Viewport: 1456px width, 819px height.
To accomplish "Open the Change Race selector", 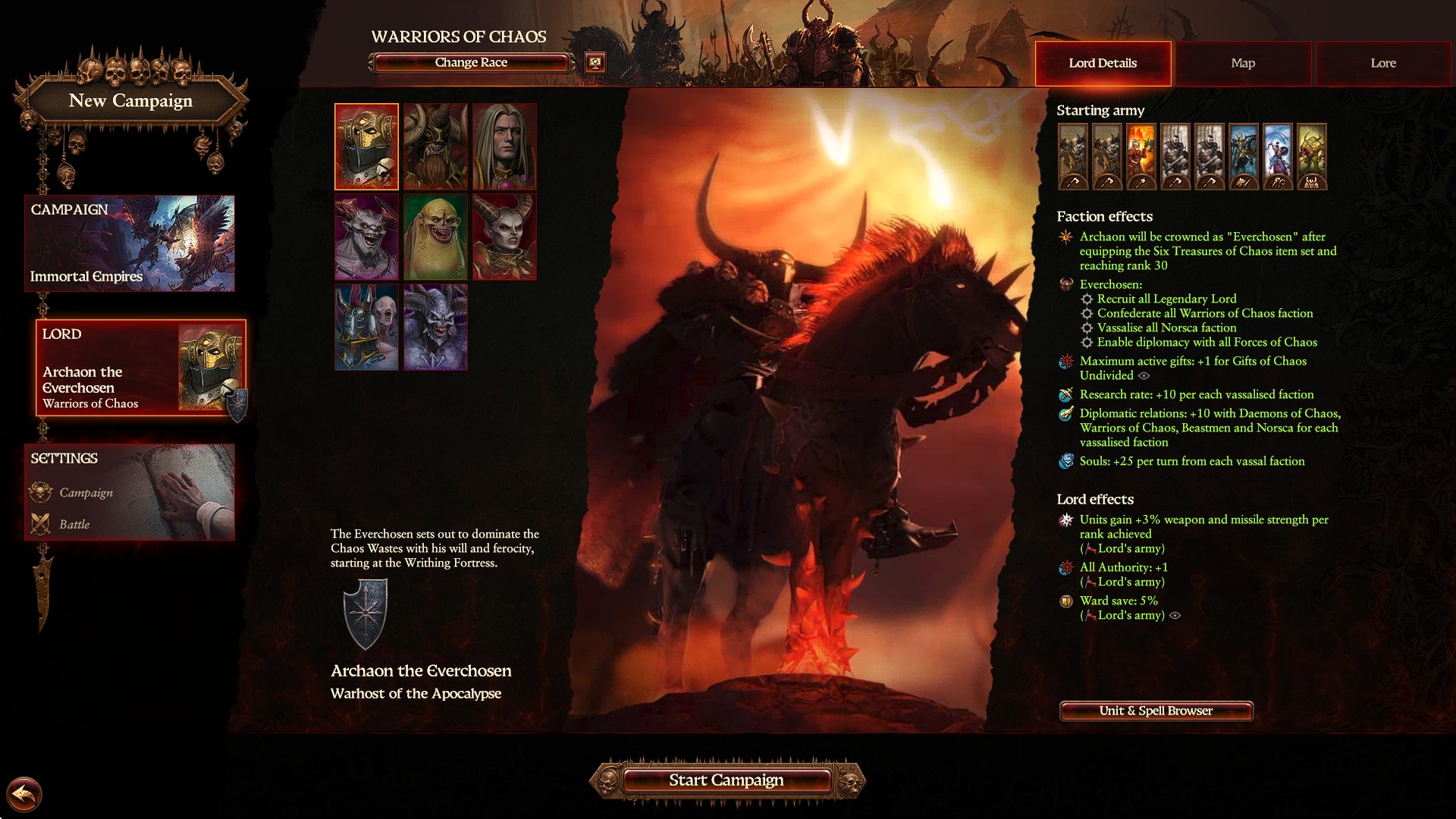I will (x=471, y=63).
